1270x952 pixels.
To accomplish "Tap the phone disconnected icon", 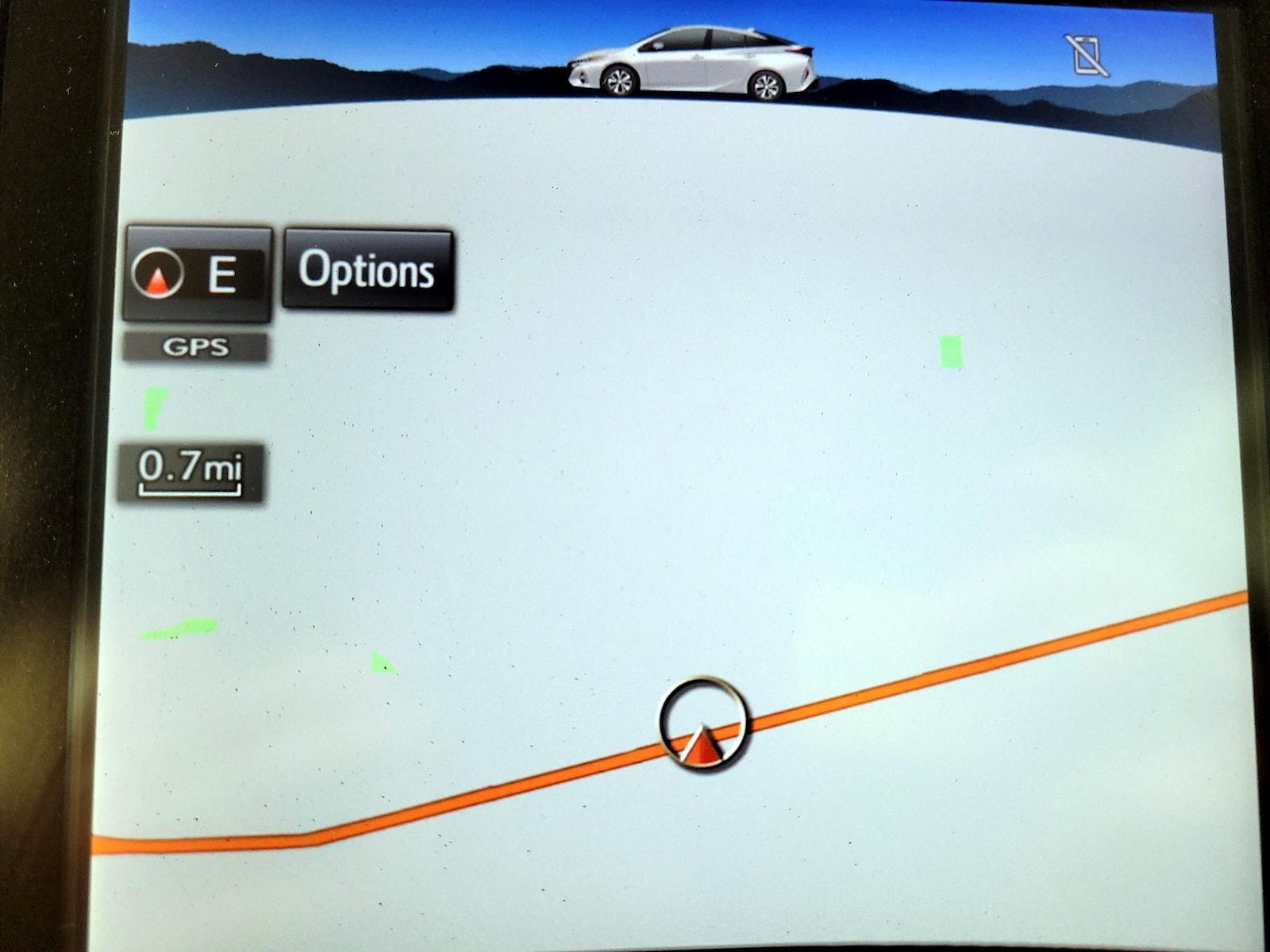I will coord(1089,55).
